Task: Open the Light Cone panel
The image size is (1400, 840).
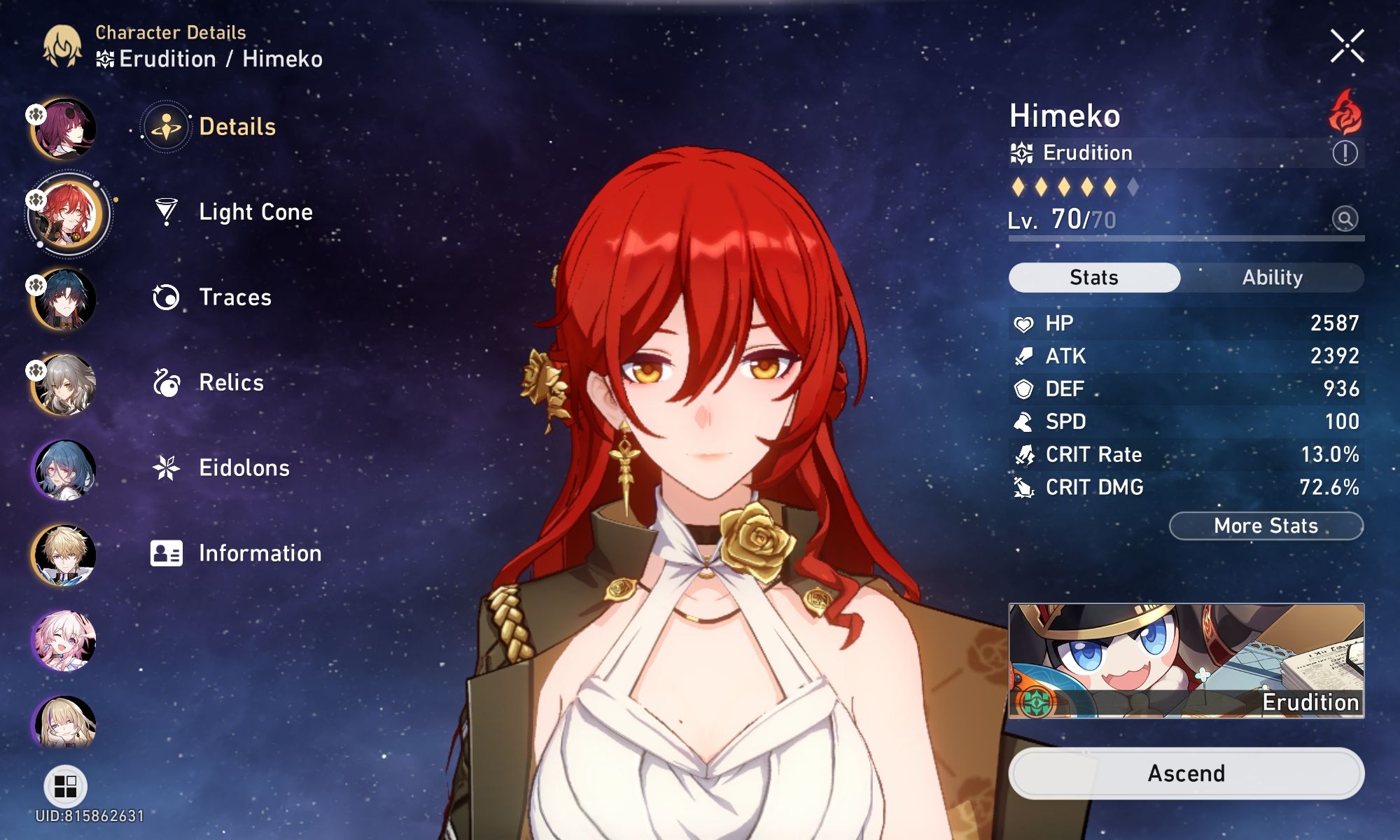Action: pos(255,212)
